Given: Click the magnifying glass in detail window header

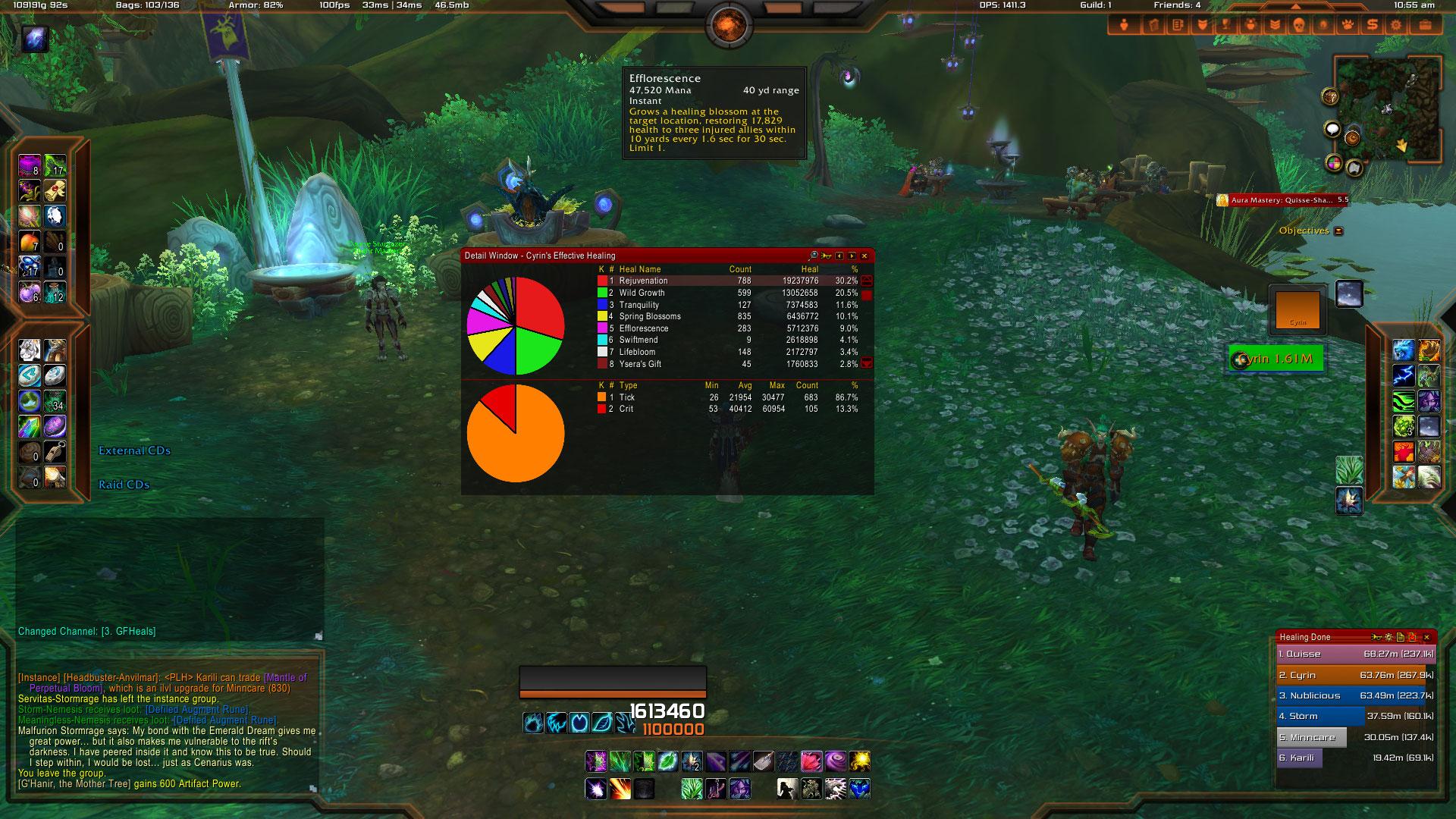Looking at the screenshot, I should [814, 256].
